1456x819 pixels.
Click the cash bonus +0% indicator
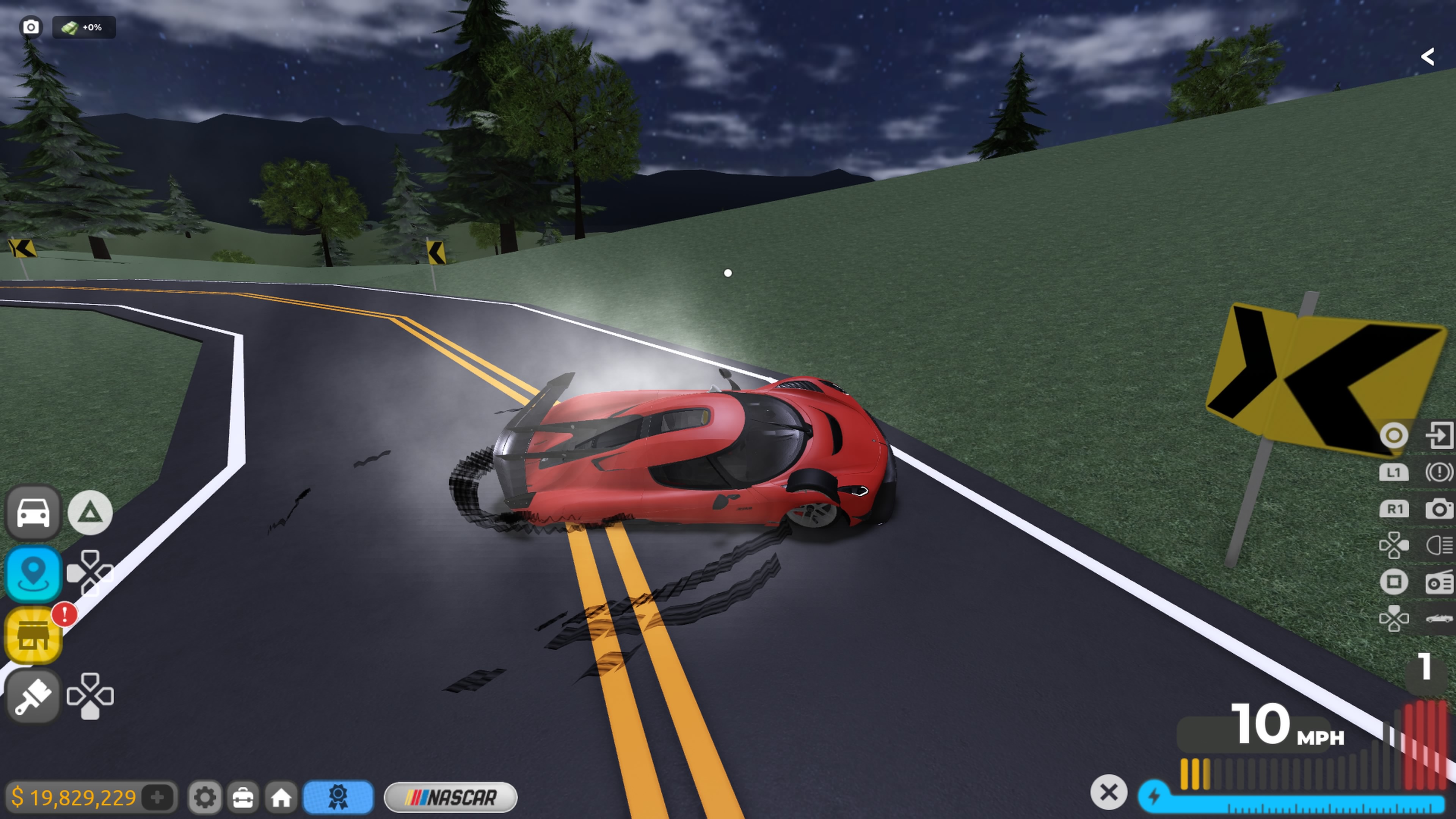pyautogui.click(x=84, y=27)
